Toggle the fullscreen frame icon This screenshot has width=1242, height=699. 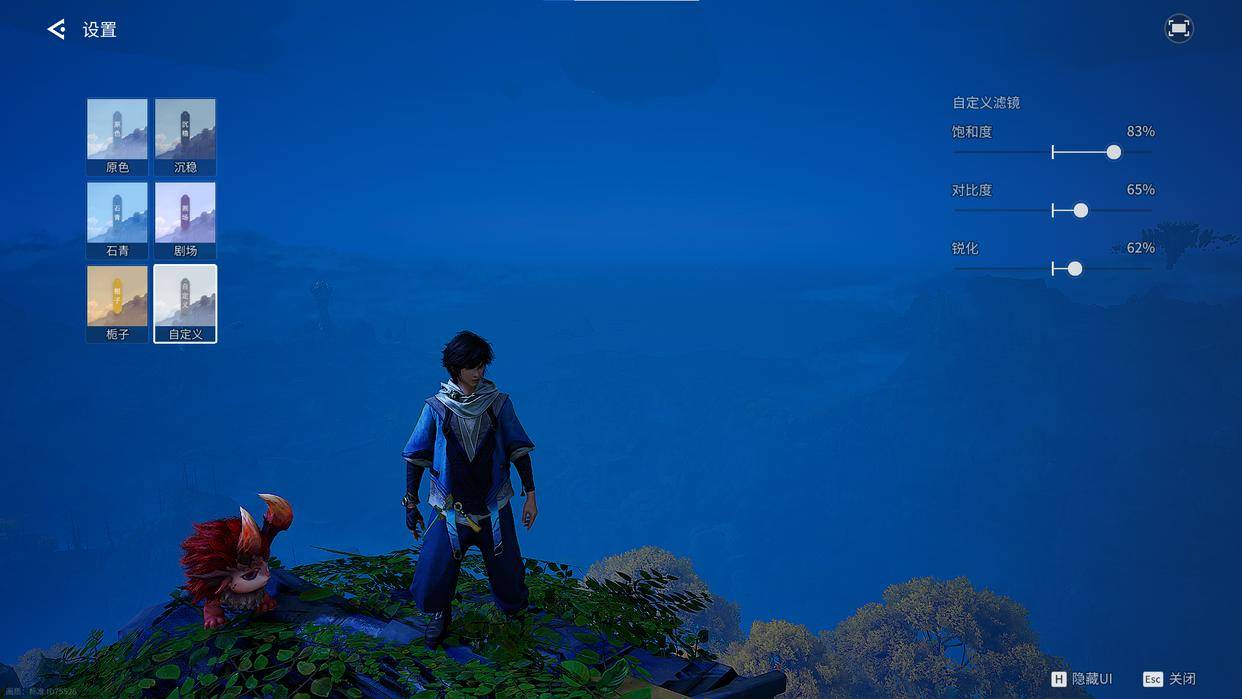(x=1179, y=29)
